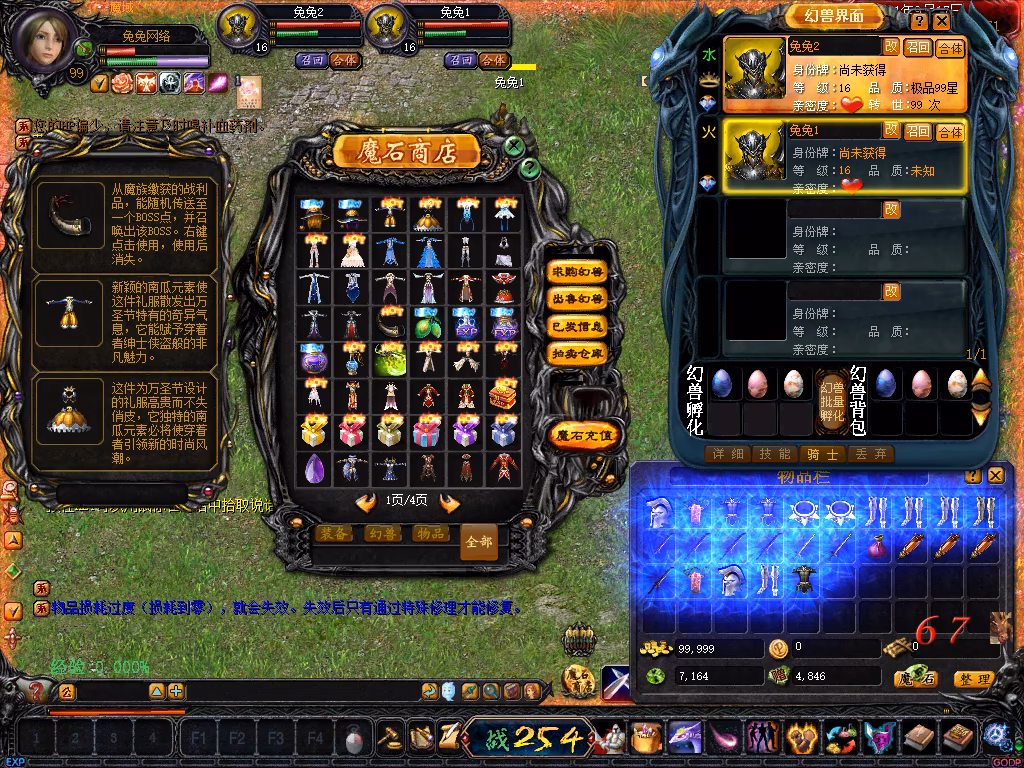Click the 幻兽批量孵化 batch hatch button
Viewport: 1024px width, 768px height.
click(x=831, y=400)
